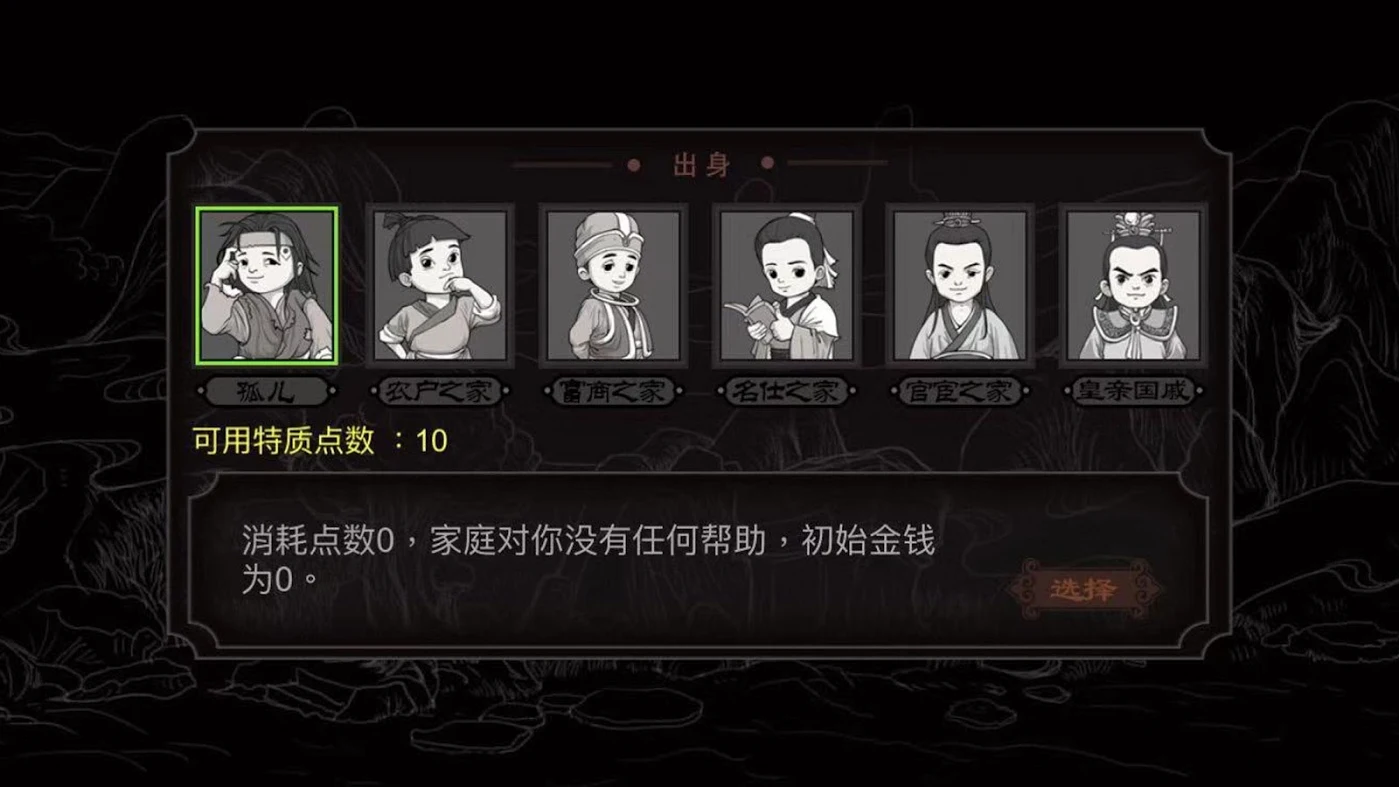Click the 名仕之家 nameplate label

[x=786, y=392]
